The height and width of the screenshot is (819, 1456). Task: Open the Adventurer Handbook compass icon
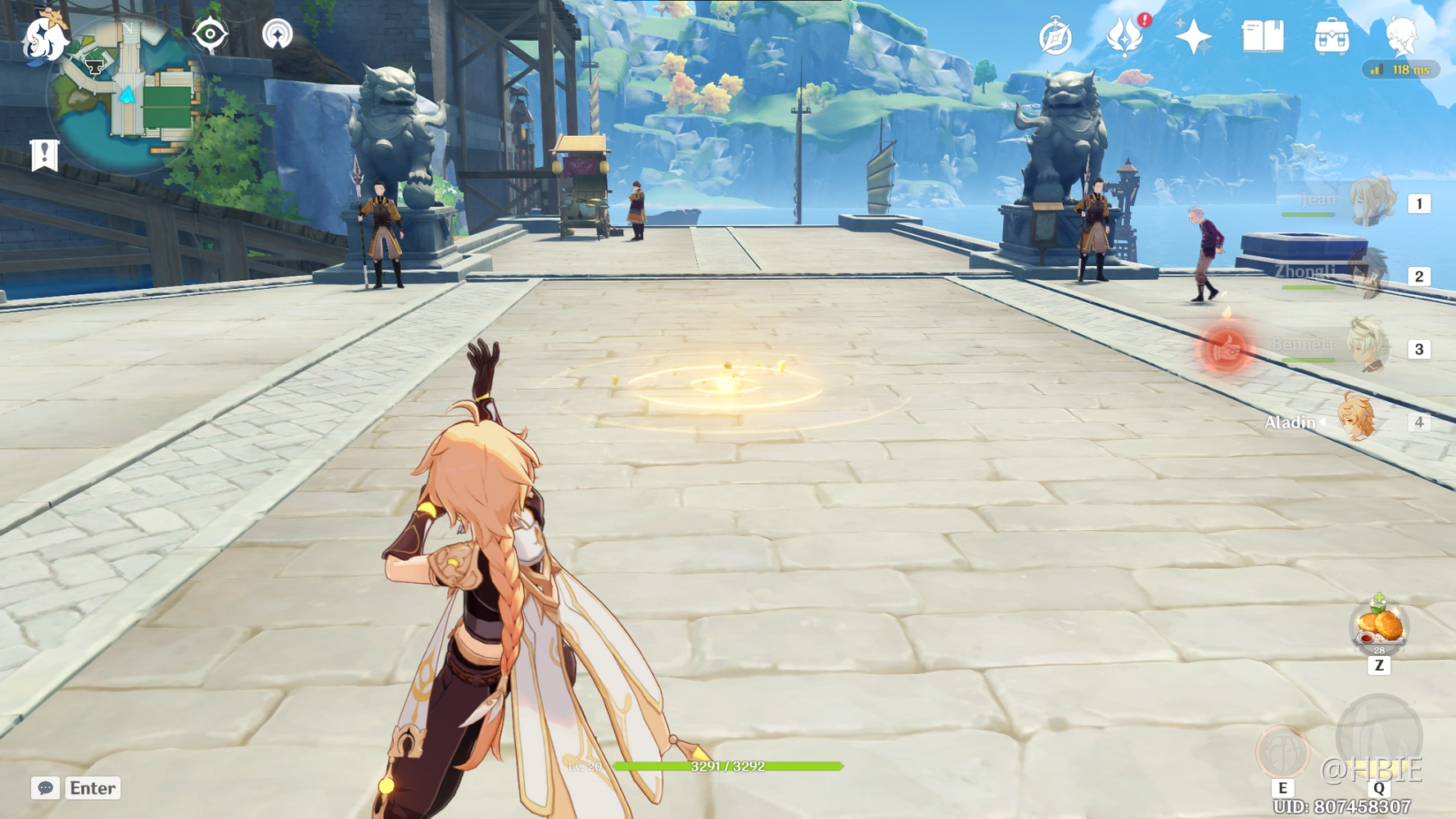coord(1056,35)
